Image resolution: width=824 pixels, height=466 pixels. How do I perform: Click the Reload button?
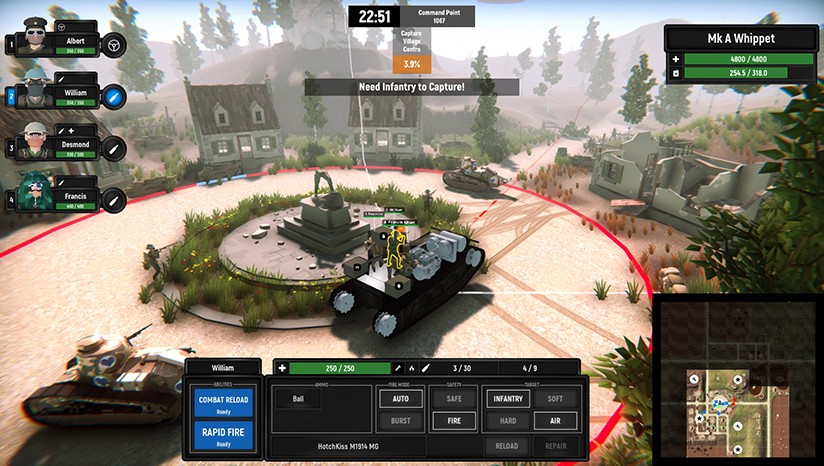coord(507,446)
